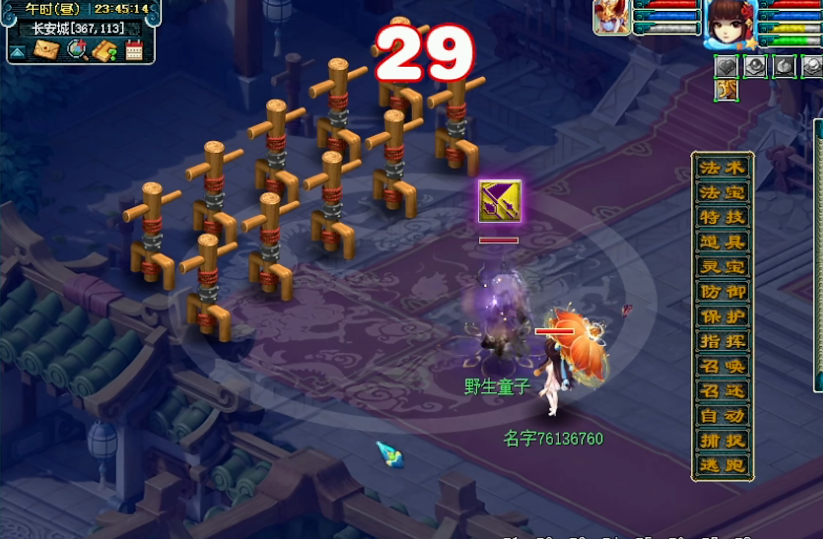Choose the 法术 (Magic) battle command
This screenshot has height=539, width=823.
click(722, 167)
